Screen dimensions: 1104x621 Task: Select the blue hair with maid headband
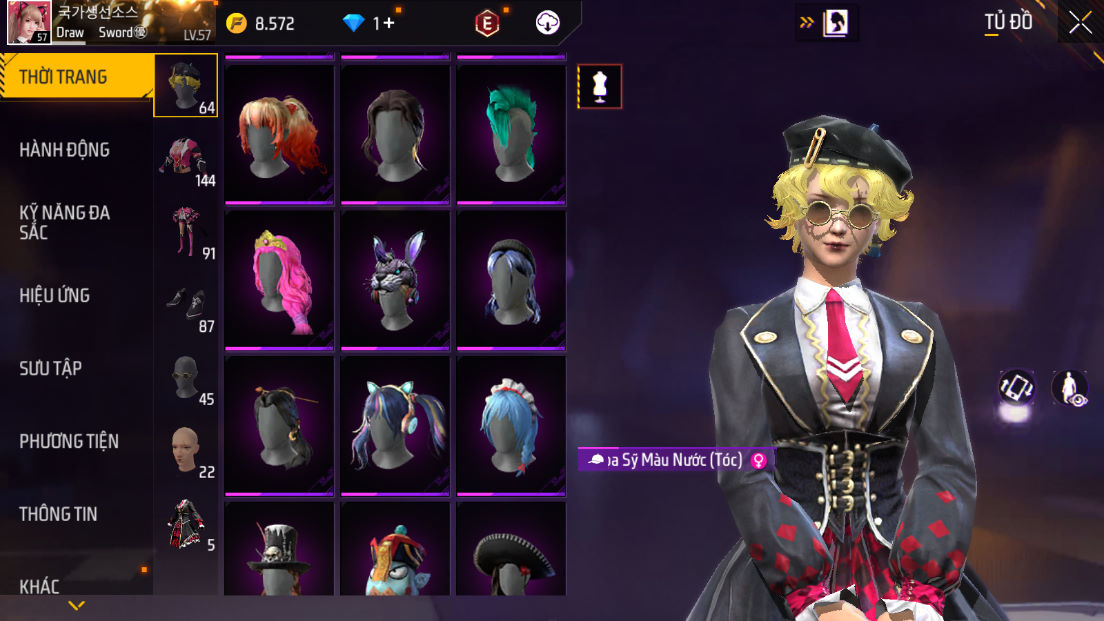pos(511,425)
